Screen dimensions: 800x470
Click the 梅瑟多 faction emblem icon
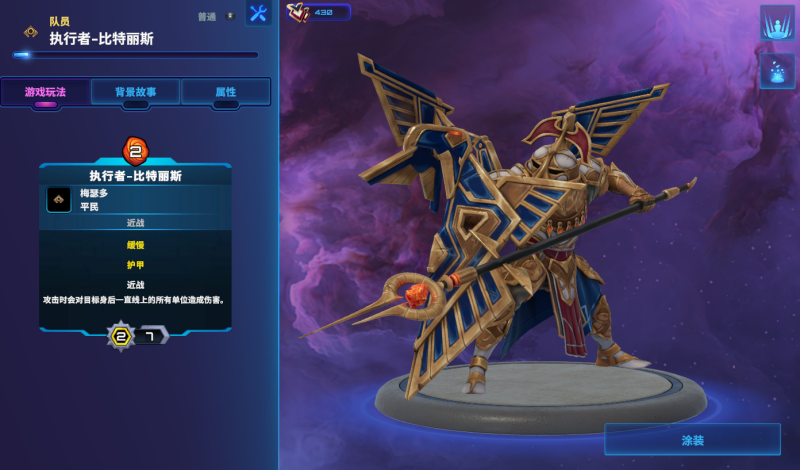tap(59, 200)
